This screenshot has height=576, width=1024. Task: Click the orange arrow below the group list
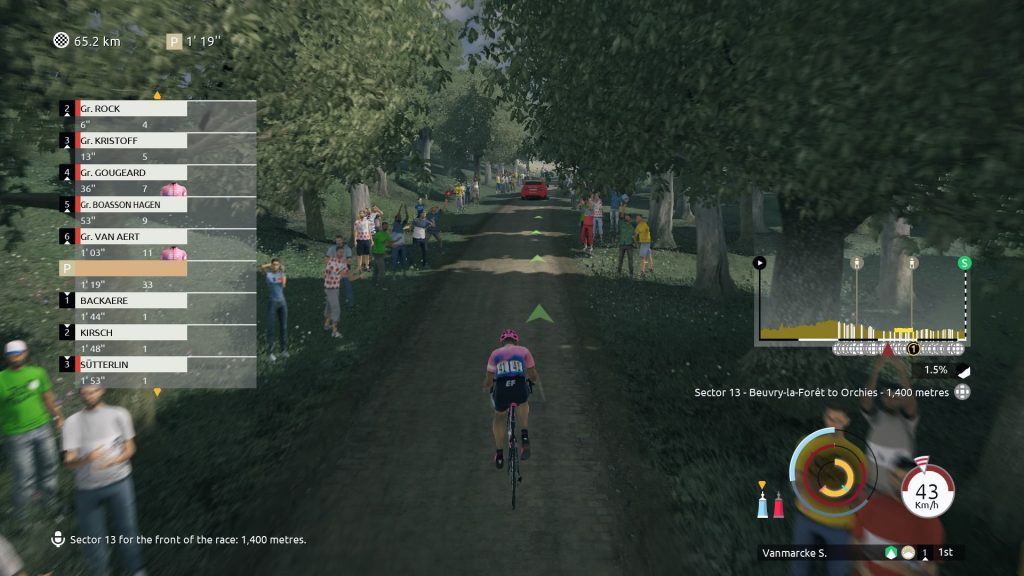[157, 392]
